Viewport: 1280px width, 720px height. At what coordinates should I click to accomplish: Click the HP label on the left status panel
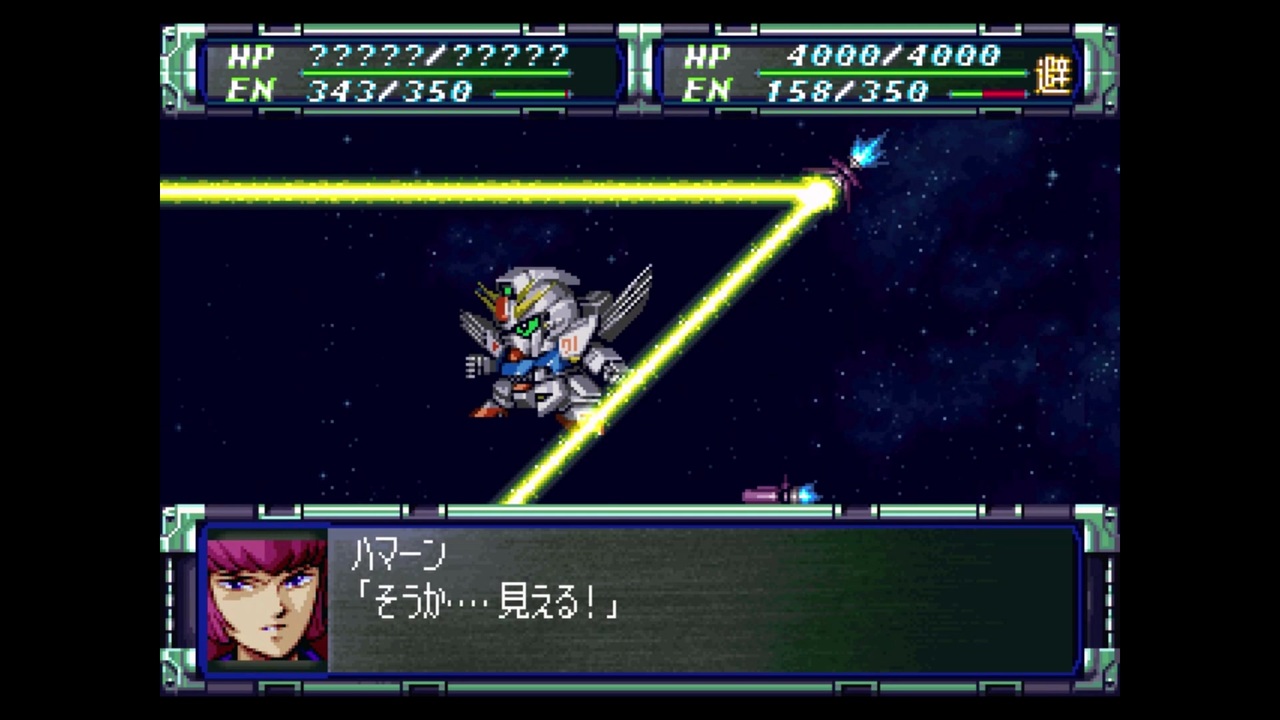pyautogui.click(x=252, y=56)
